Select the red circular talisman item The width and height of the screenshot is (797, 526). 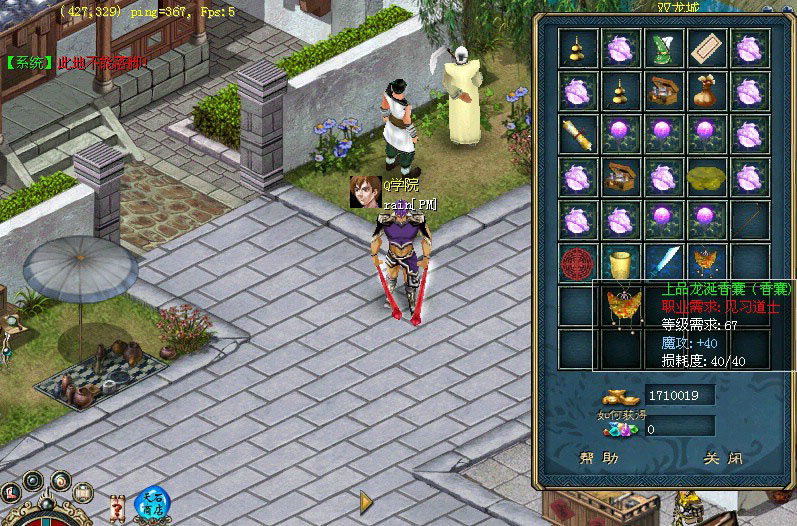click(579, 262)
